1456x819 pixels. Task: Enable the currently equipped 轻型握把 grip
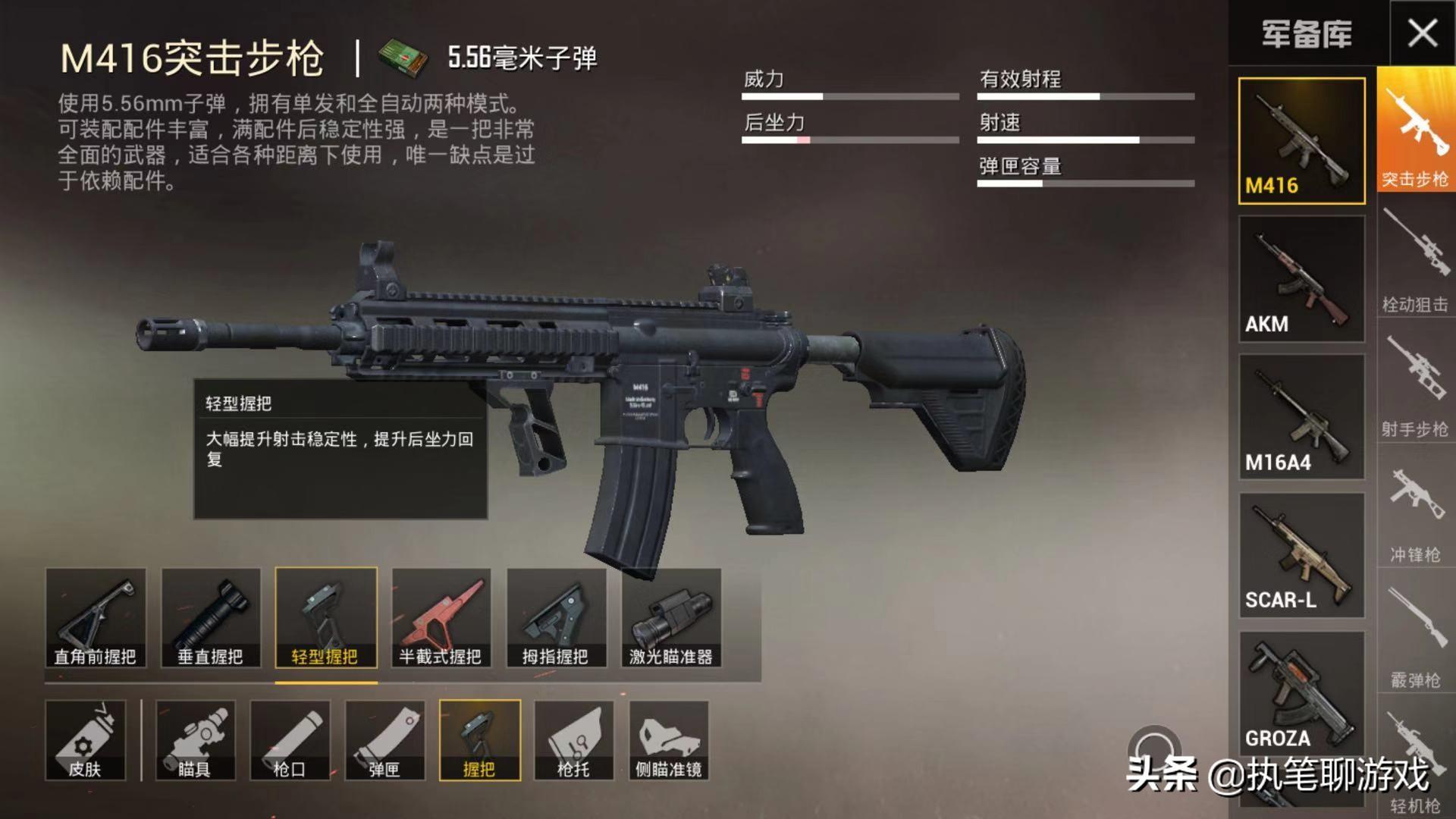[326, 618]
